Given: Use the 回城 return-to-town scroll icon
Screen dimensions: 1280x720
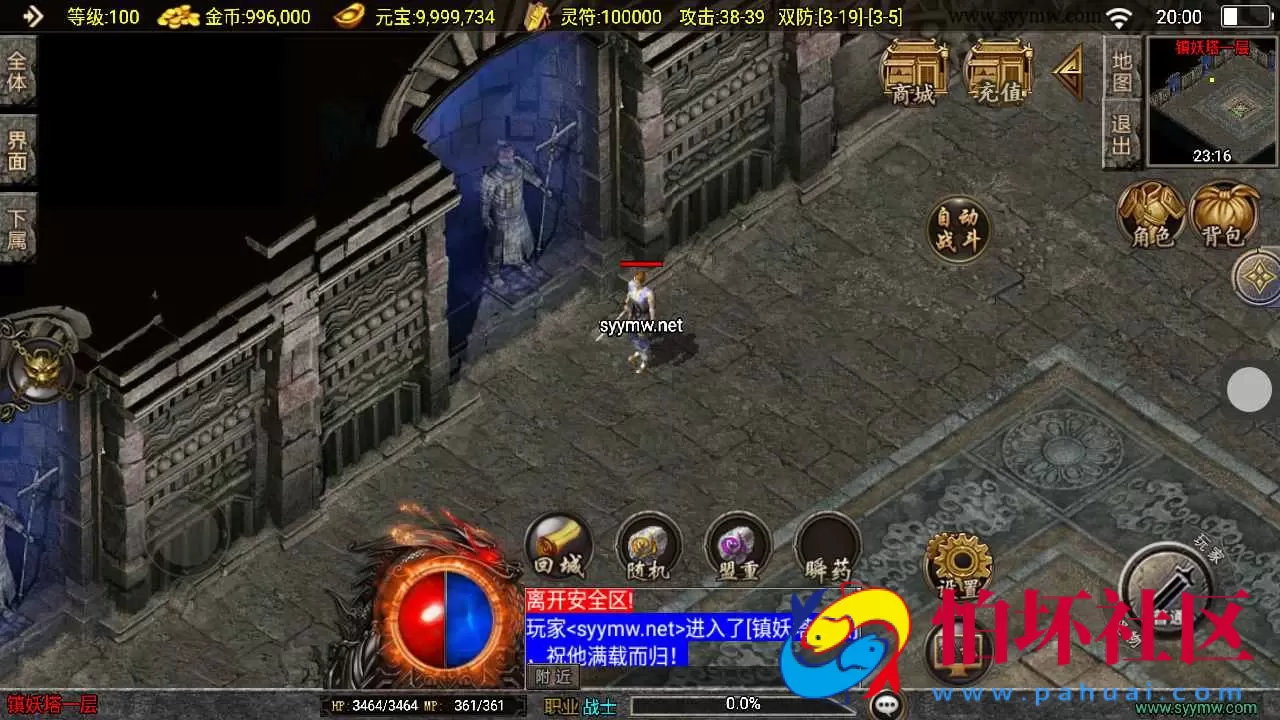Looking at the screenshot, I should [x=558, y=547].
